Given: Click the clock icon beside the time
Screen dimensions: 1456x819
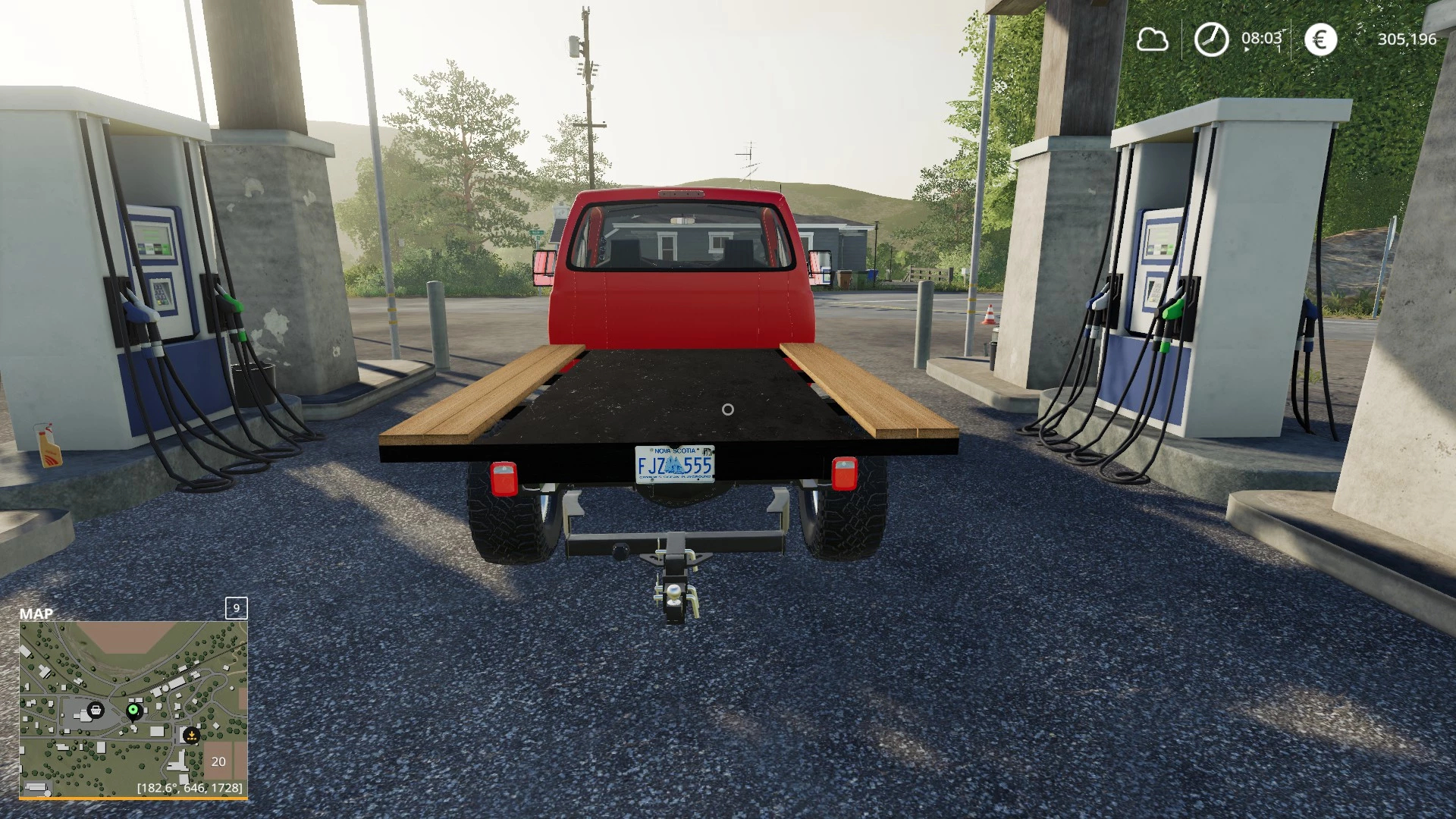Looking at the screenshot, I should click(1211, 39).
